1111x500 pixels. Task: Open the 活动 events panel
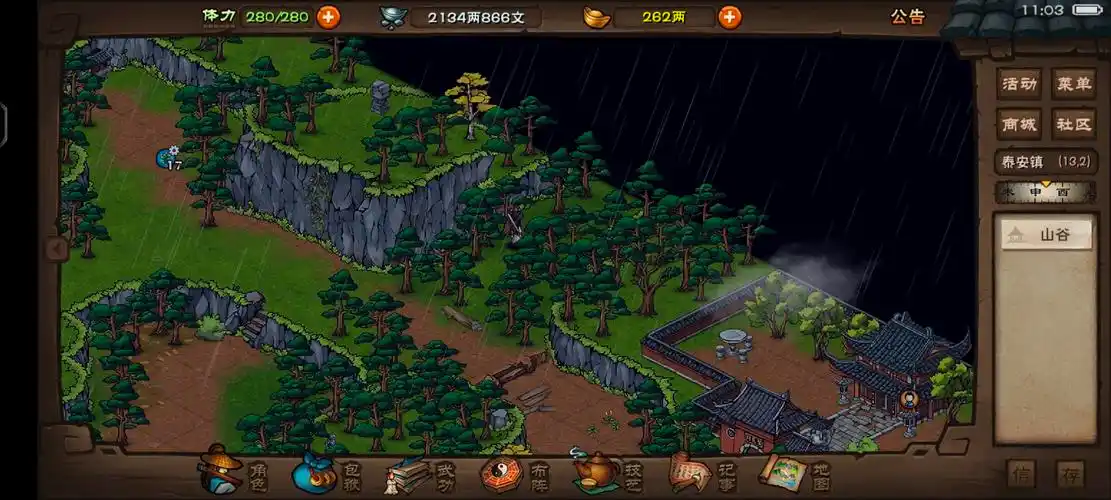tap(1019, 84)
